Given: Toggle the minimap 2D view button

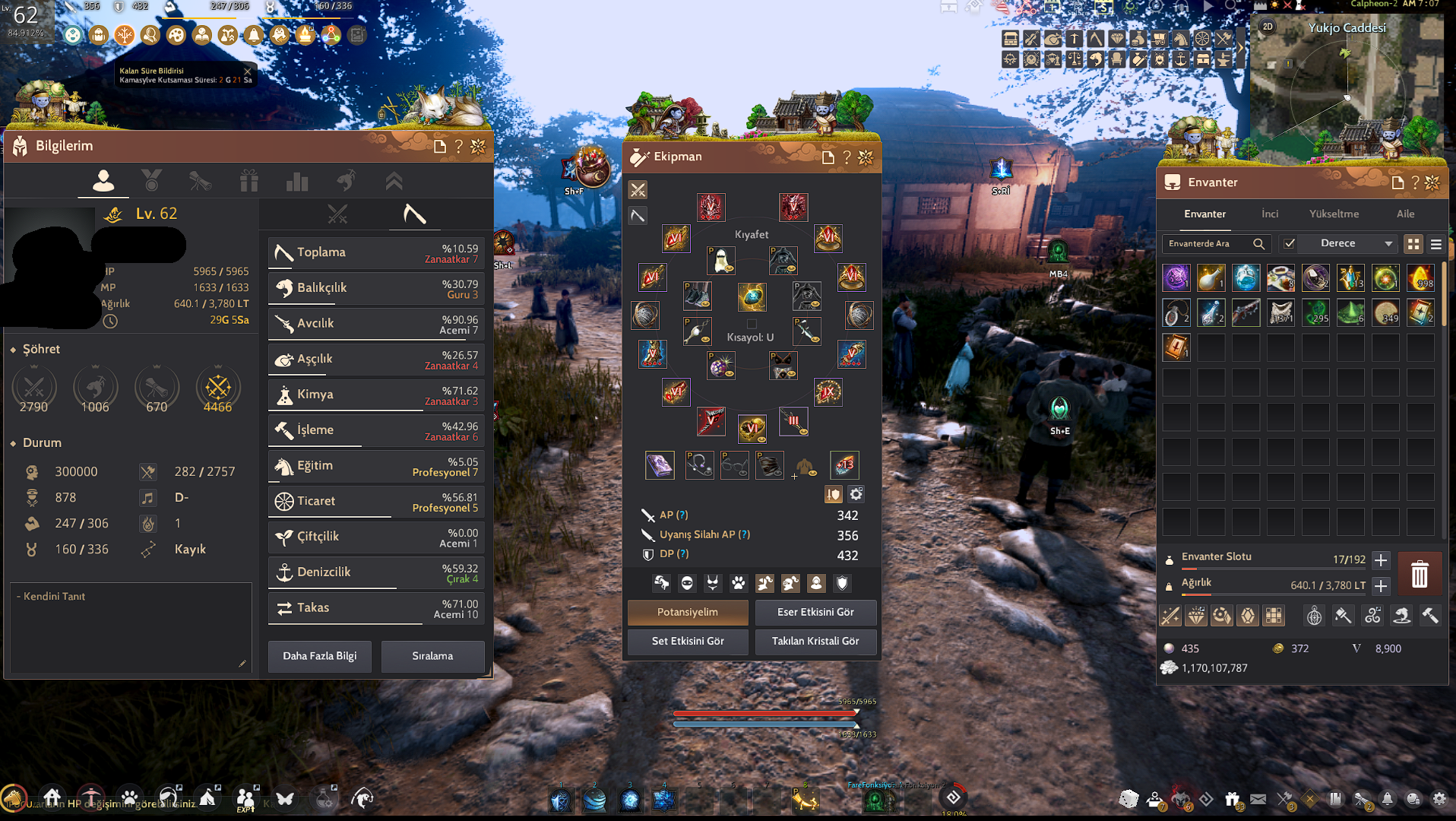Looking at the screenshot, I should click(x=1267, y=27).
